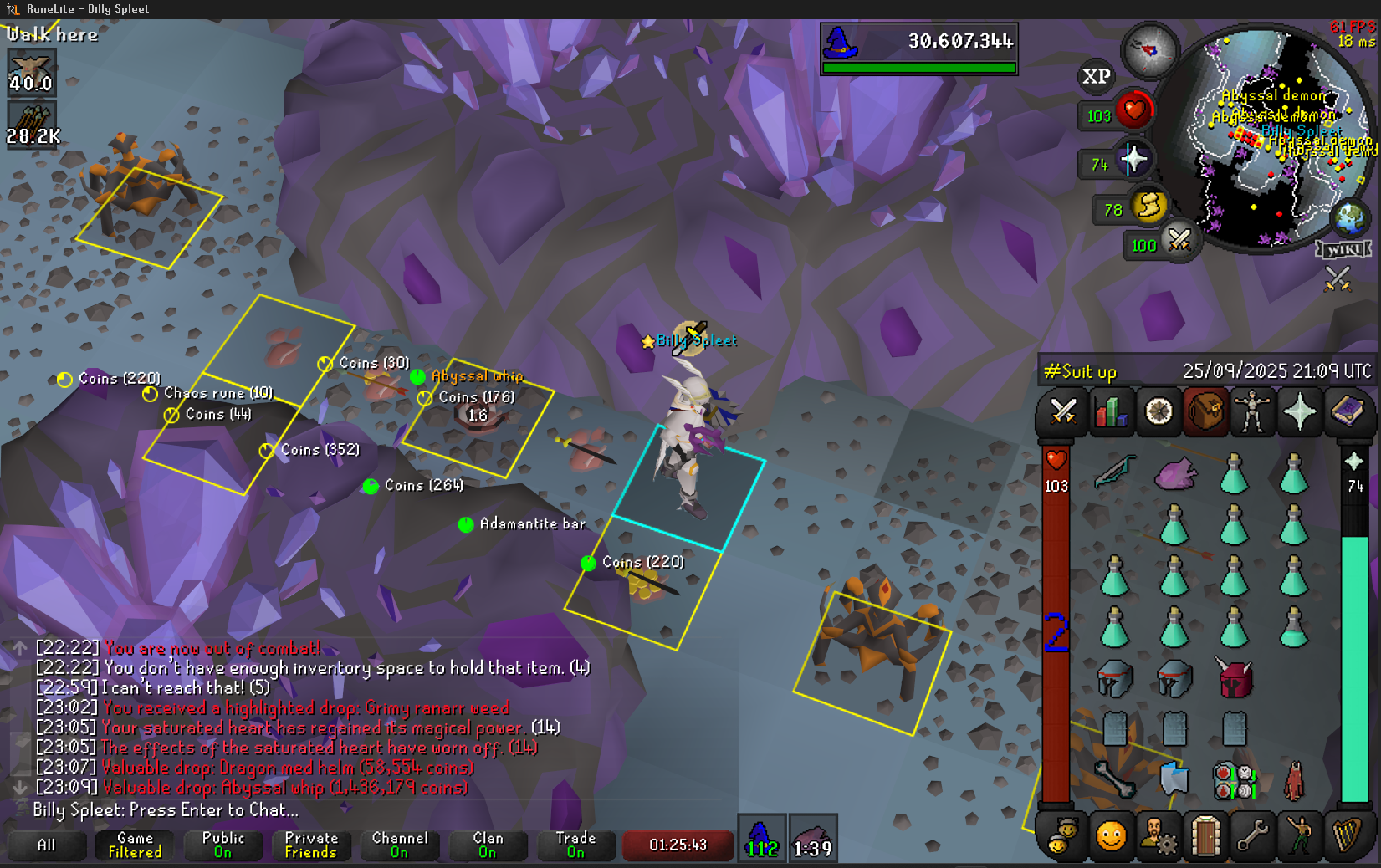Select the red horned slayer helmet
1381x868 pixels.
[1235, 678]
